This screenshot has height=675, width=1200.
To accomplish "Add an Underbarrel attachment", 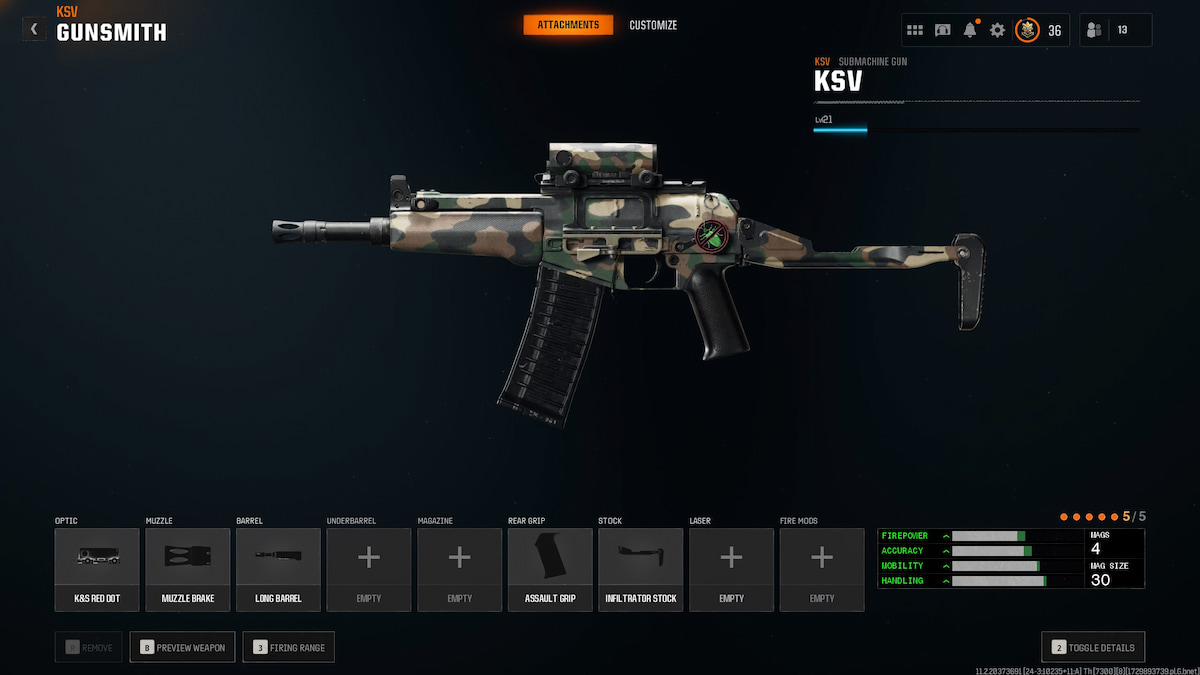I will [x=369, y=569].
